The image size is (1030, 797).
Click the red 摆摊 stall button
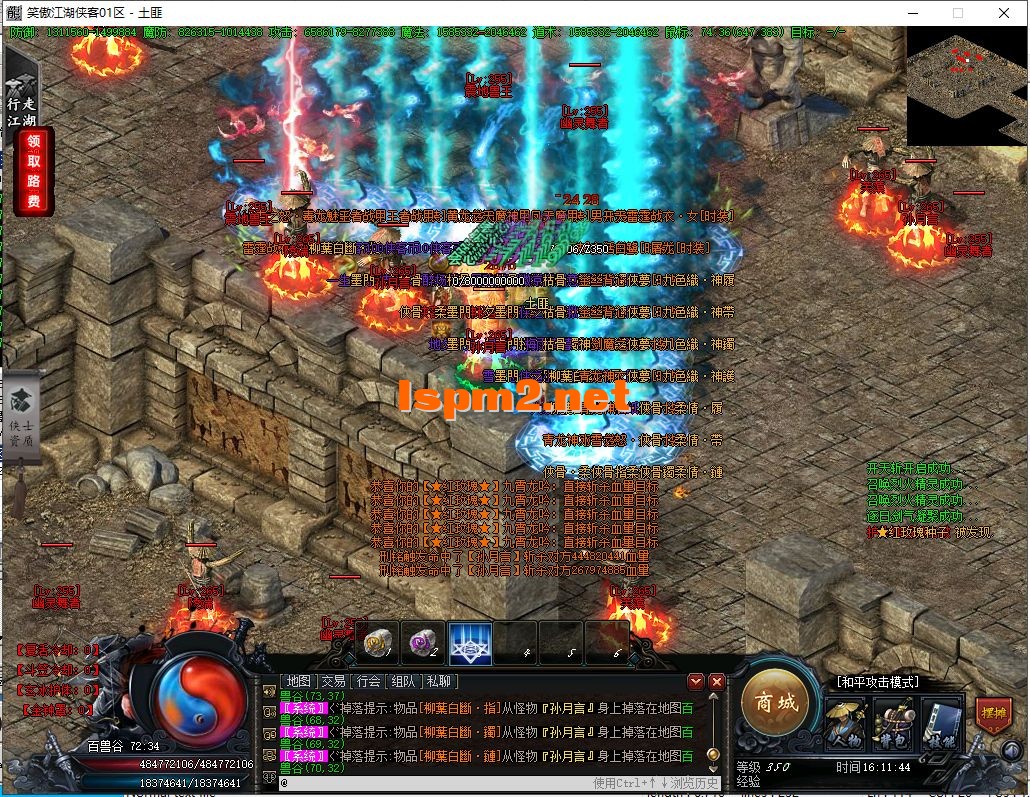point(991,716)
